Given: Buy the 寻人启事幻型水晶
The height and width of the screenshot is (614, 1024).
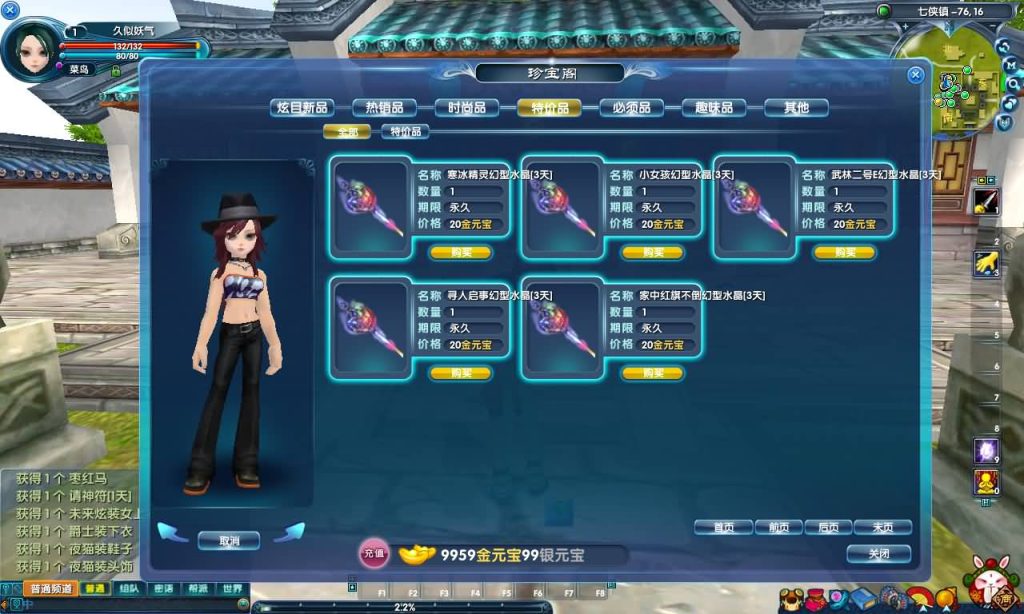Looking at the screenshot, I should [x=460, y=373].
